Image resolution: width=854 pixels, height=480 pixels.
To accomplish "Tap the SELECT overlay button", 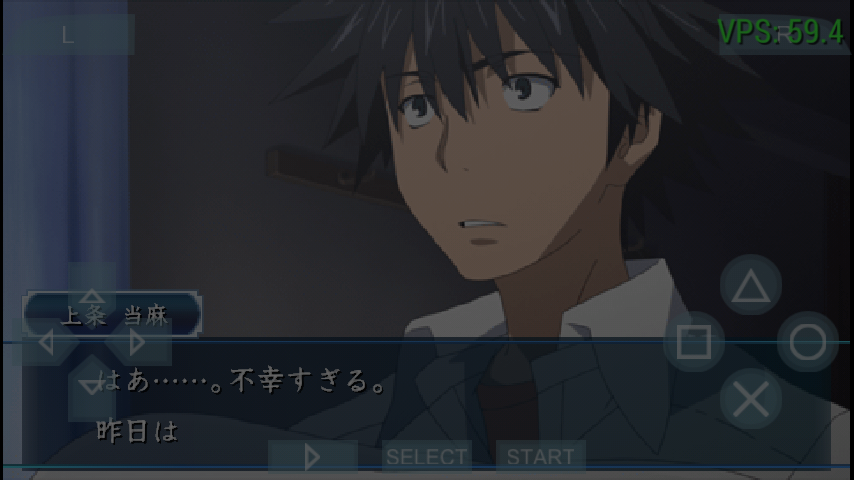I will pos(426,457).
